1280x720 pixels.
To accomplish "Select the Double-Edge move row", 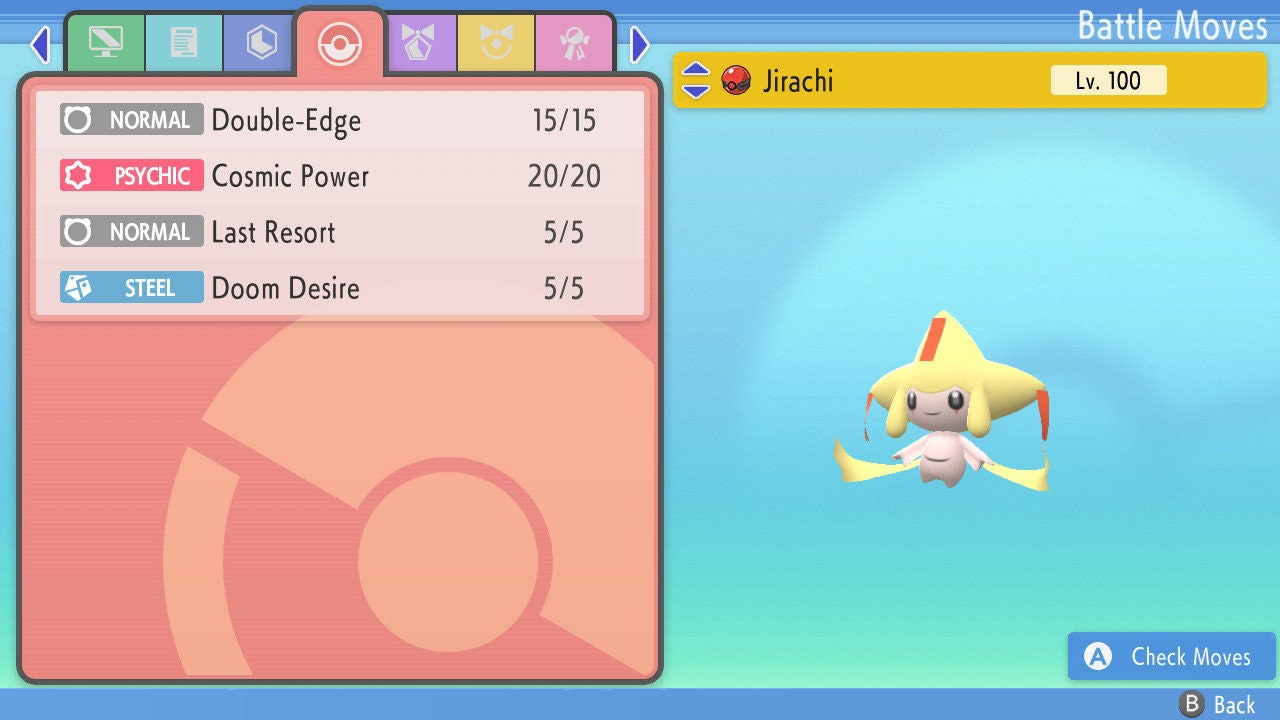I will [340, 121].
